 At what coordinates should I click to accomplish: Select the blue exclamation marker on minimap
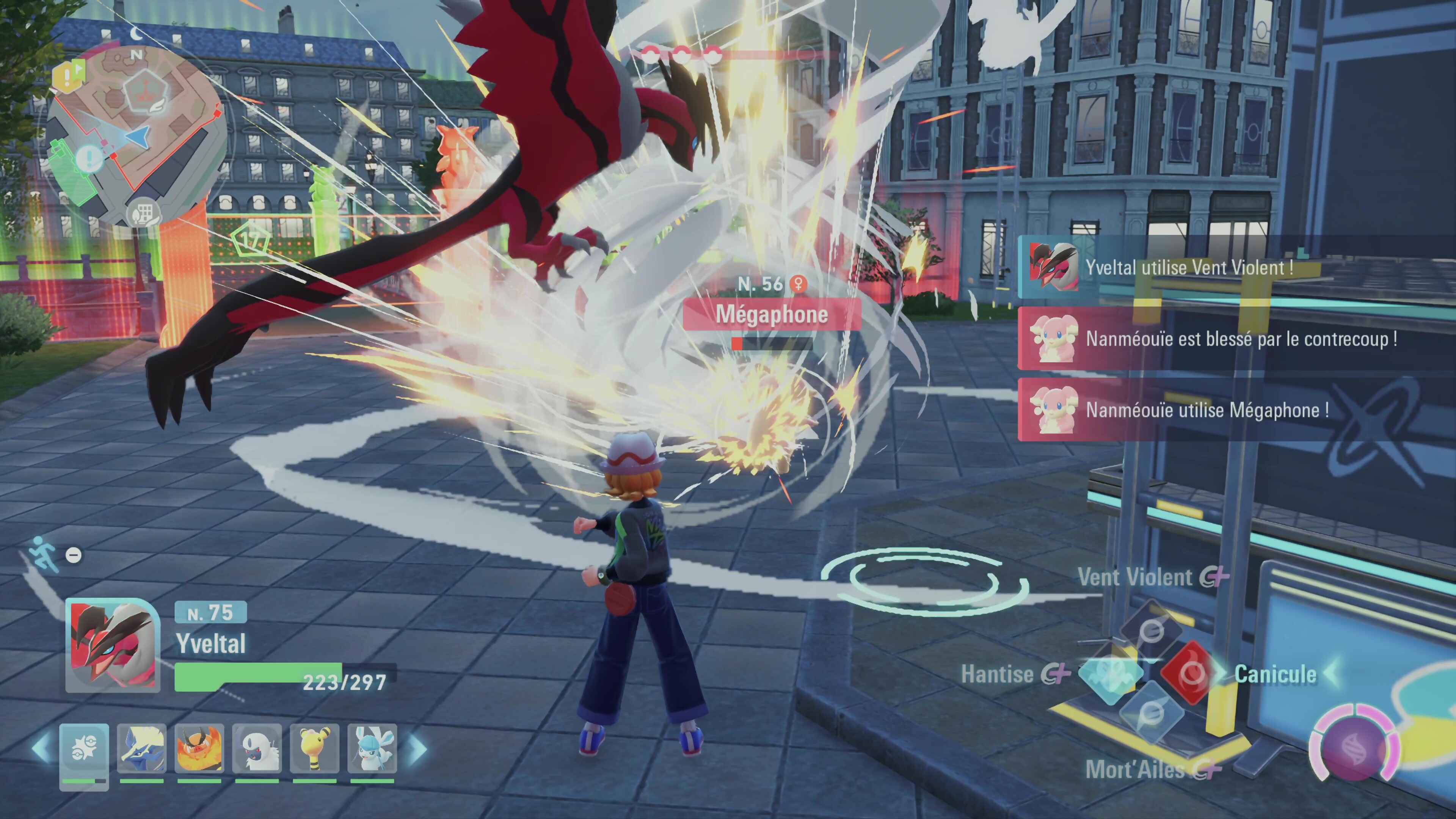pyautogui.click(x=89, y=159)
